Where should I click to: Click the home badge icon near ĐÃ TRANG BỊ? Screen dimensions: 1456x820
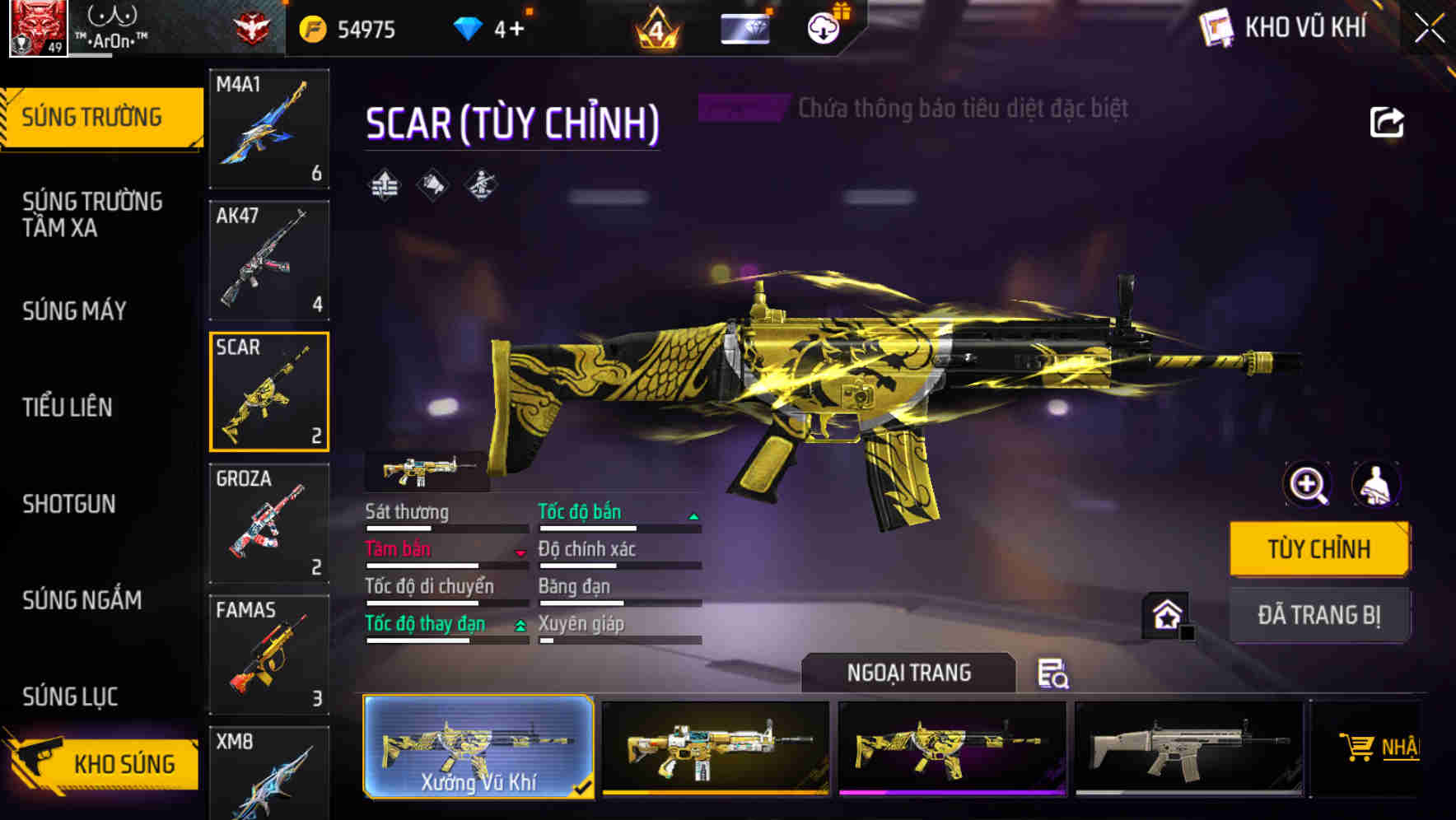point(1167,614)
